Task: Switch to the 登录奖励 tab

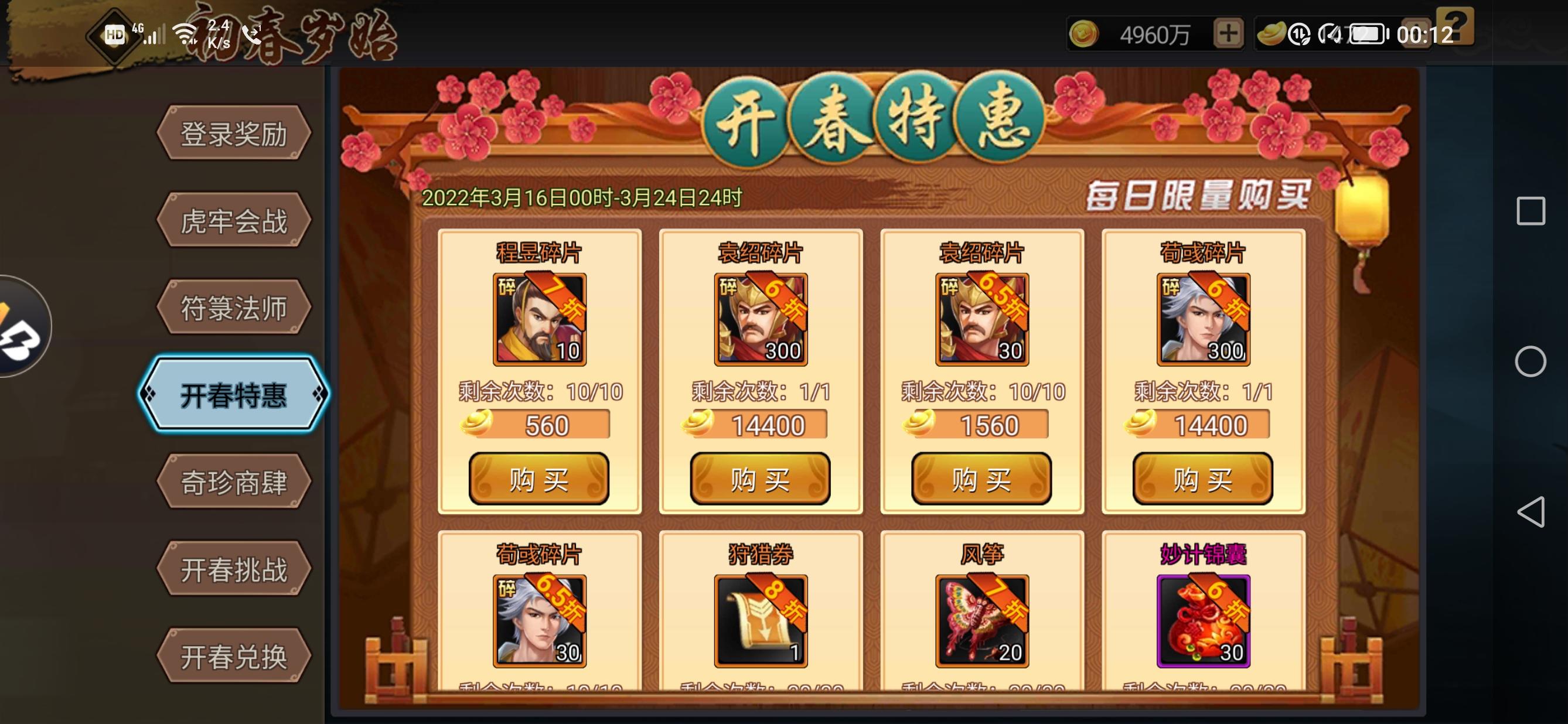Action: coord(234,132)
